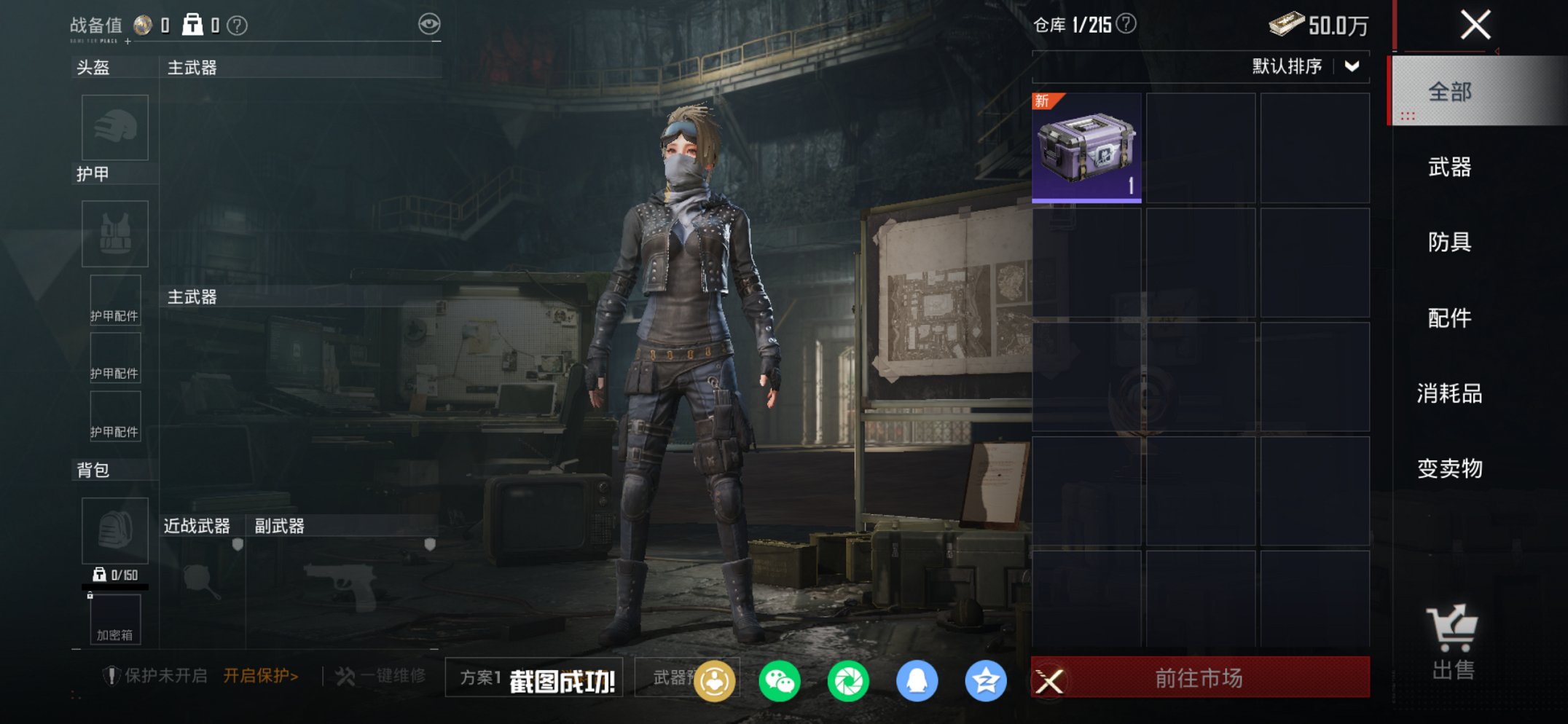The image size is (1568, 724).
Task: Open the 消耗品 consumables tab
Action: pos(1451,393)
